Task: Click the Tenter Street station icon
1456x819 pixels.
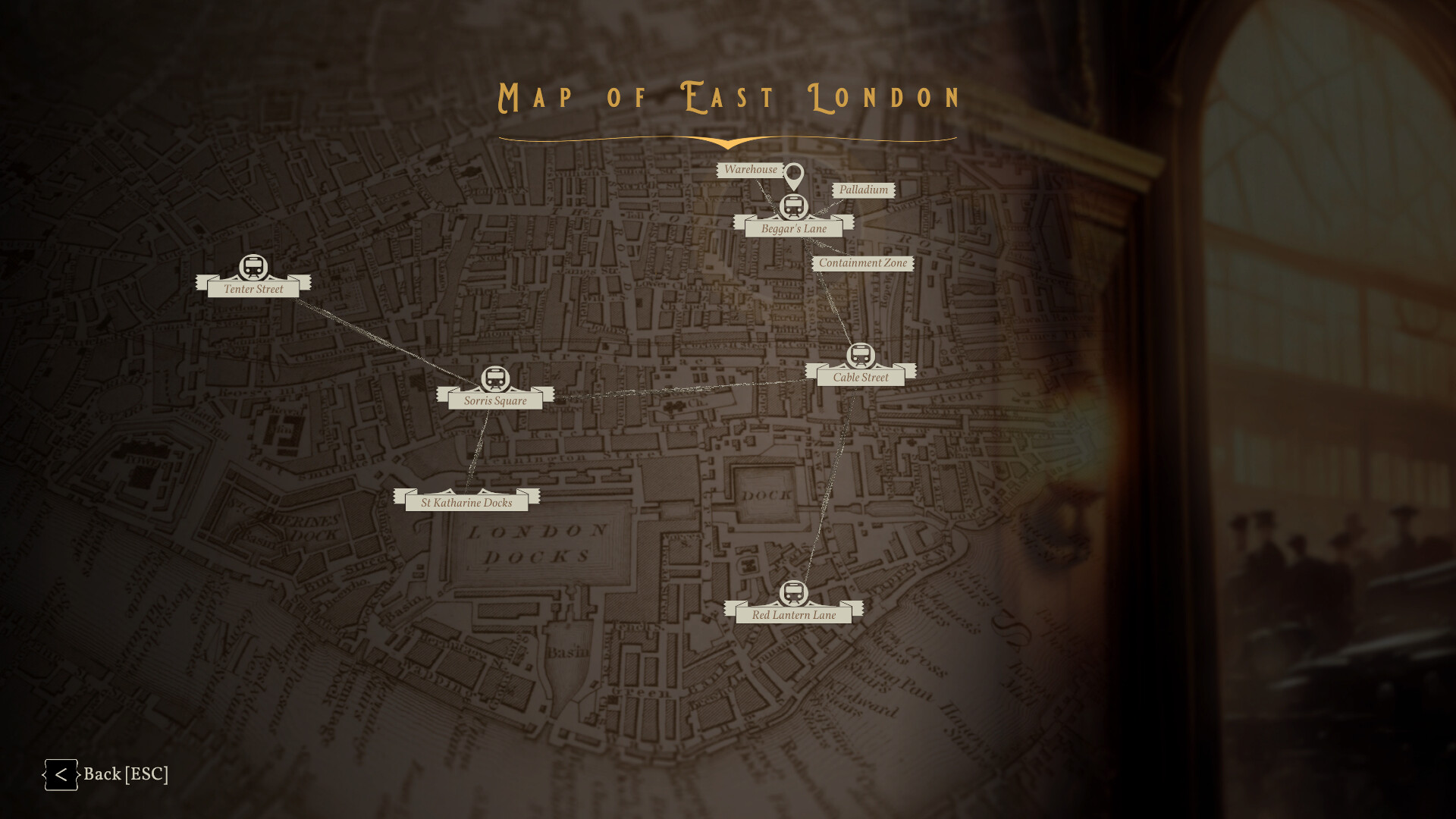Action: pos(253,267)
